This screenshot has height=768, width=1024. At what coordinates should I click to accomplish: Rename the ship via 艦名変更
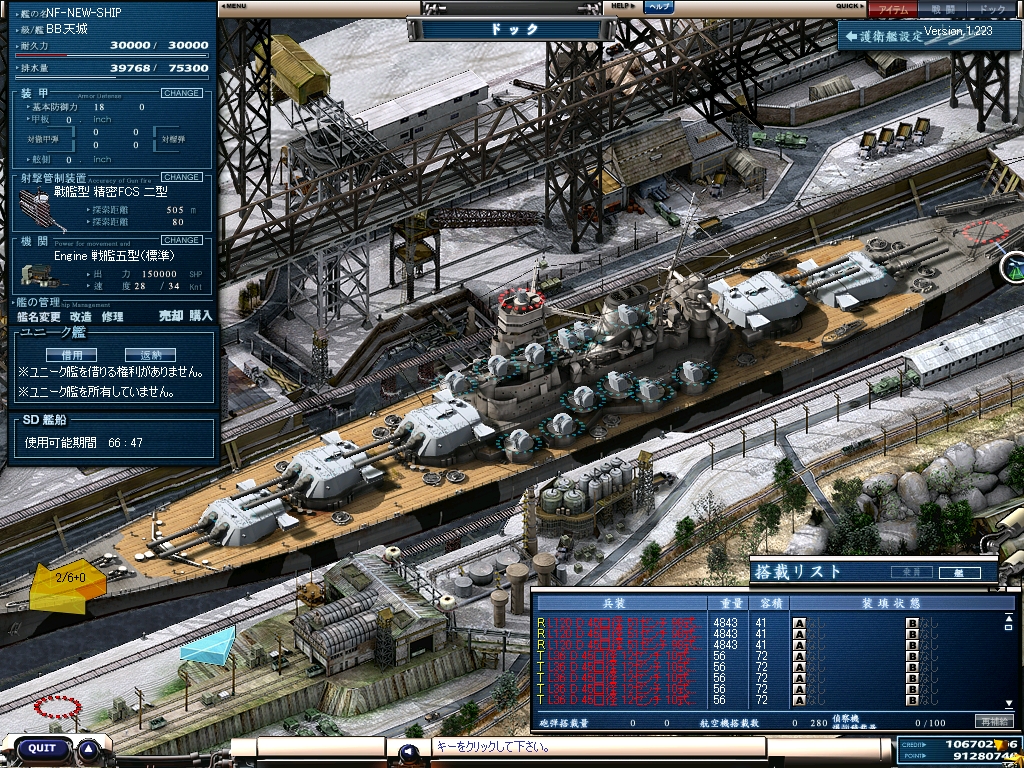36,316
